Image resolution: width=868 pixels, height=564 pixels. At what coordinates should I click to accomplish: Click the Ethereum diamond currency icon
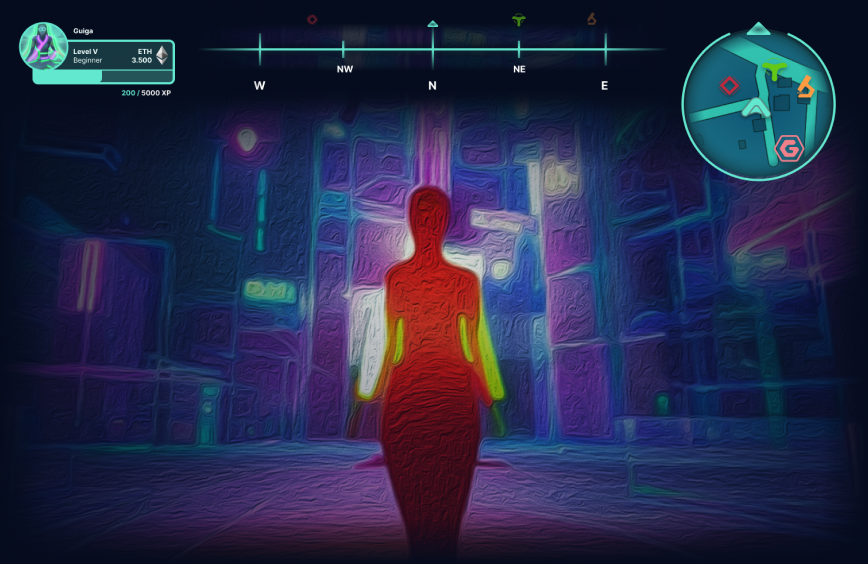162,55
